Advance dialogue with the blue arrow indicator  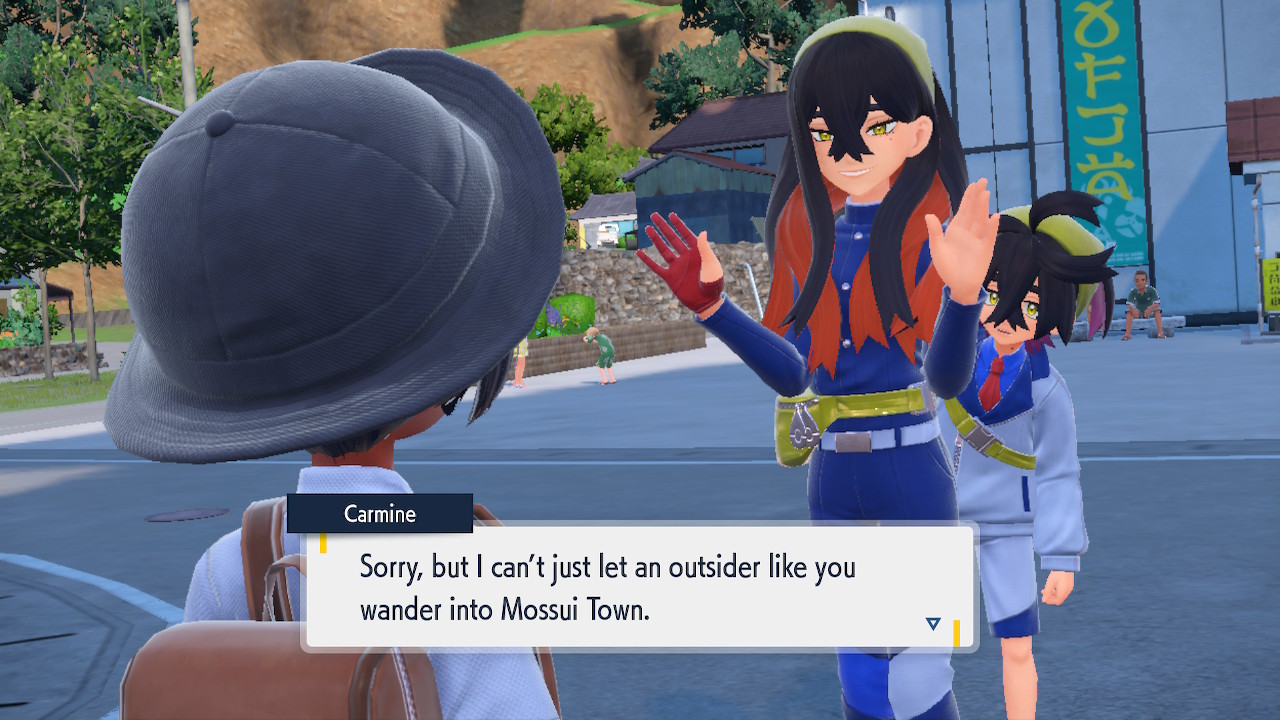coord(933,624)
